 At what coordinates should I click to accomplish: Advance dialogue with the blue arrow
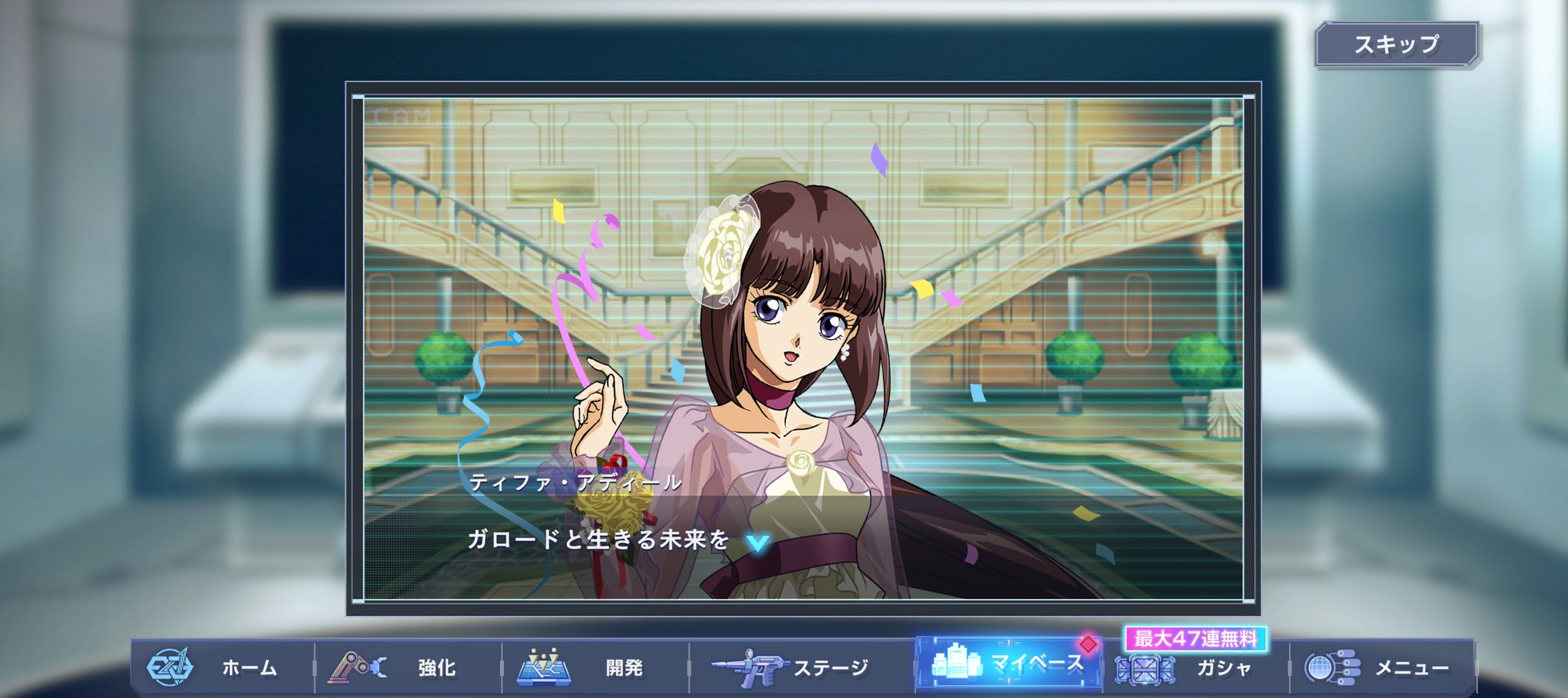[757, 543]
